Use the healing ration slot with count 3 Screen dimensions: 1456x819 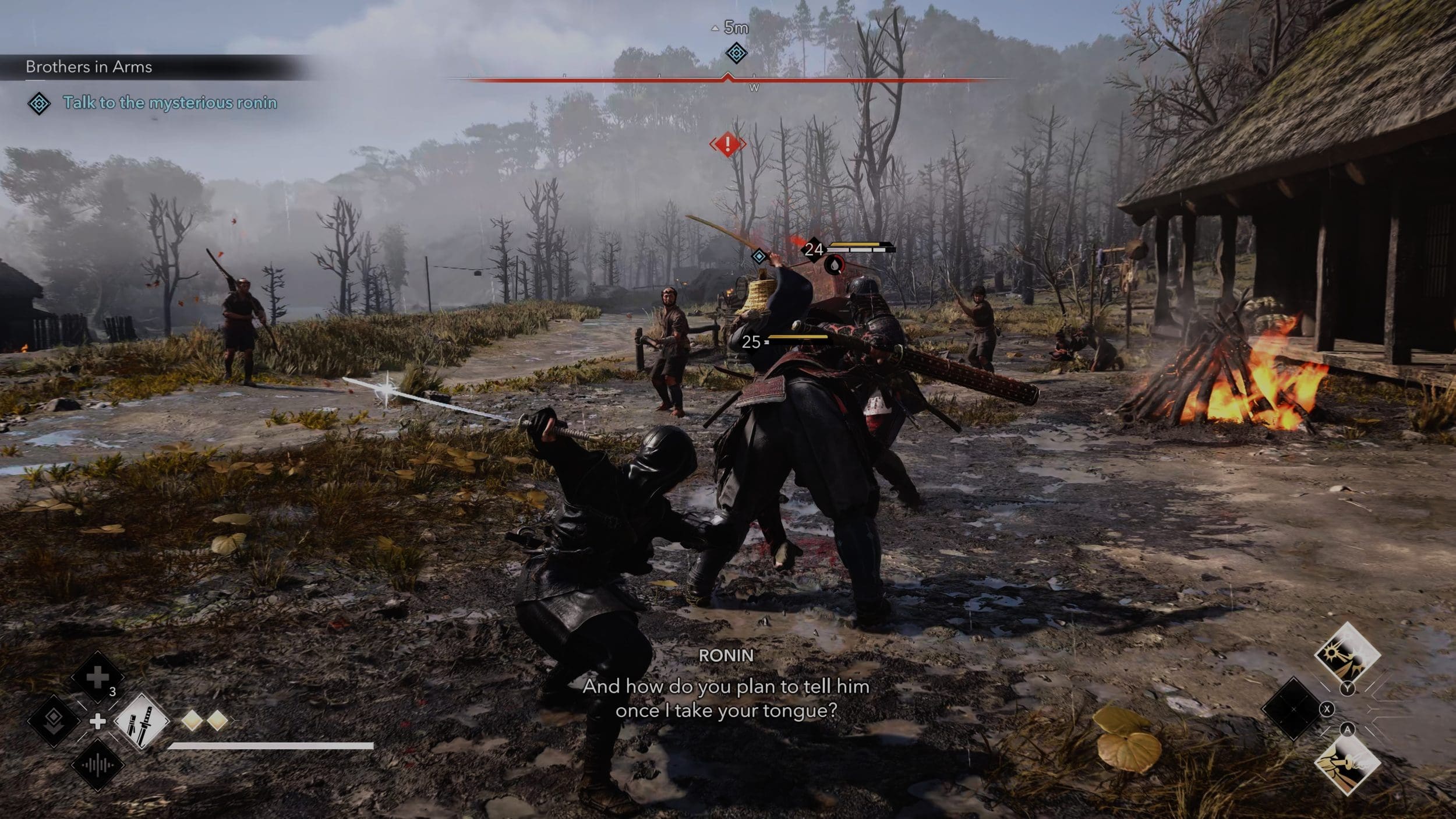pos(97,677)
